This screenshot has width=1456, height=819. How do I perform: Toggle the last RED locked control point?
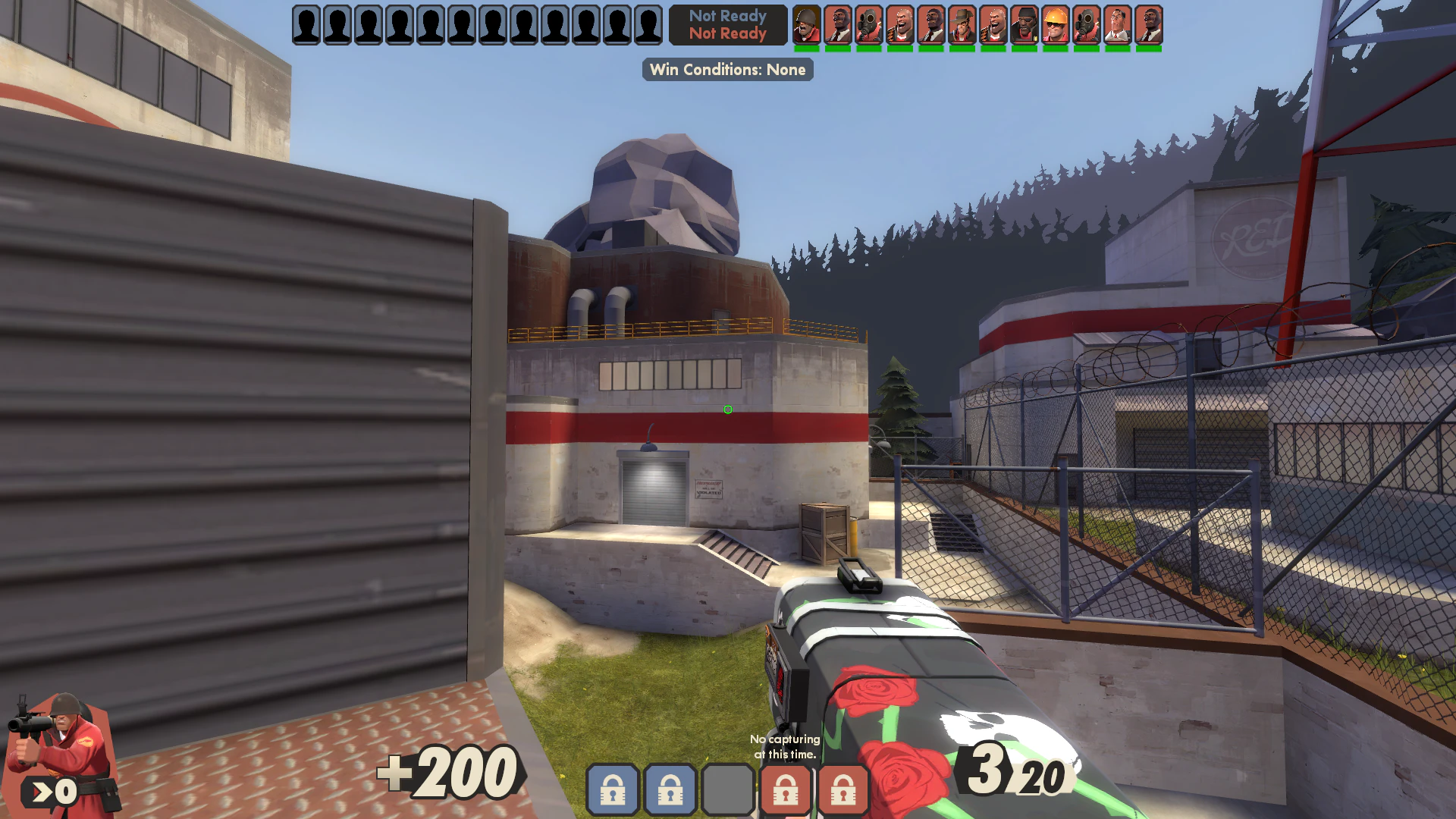(843, 791)
